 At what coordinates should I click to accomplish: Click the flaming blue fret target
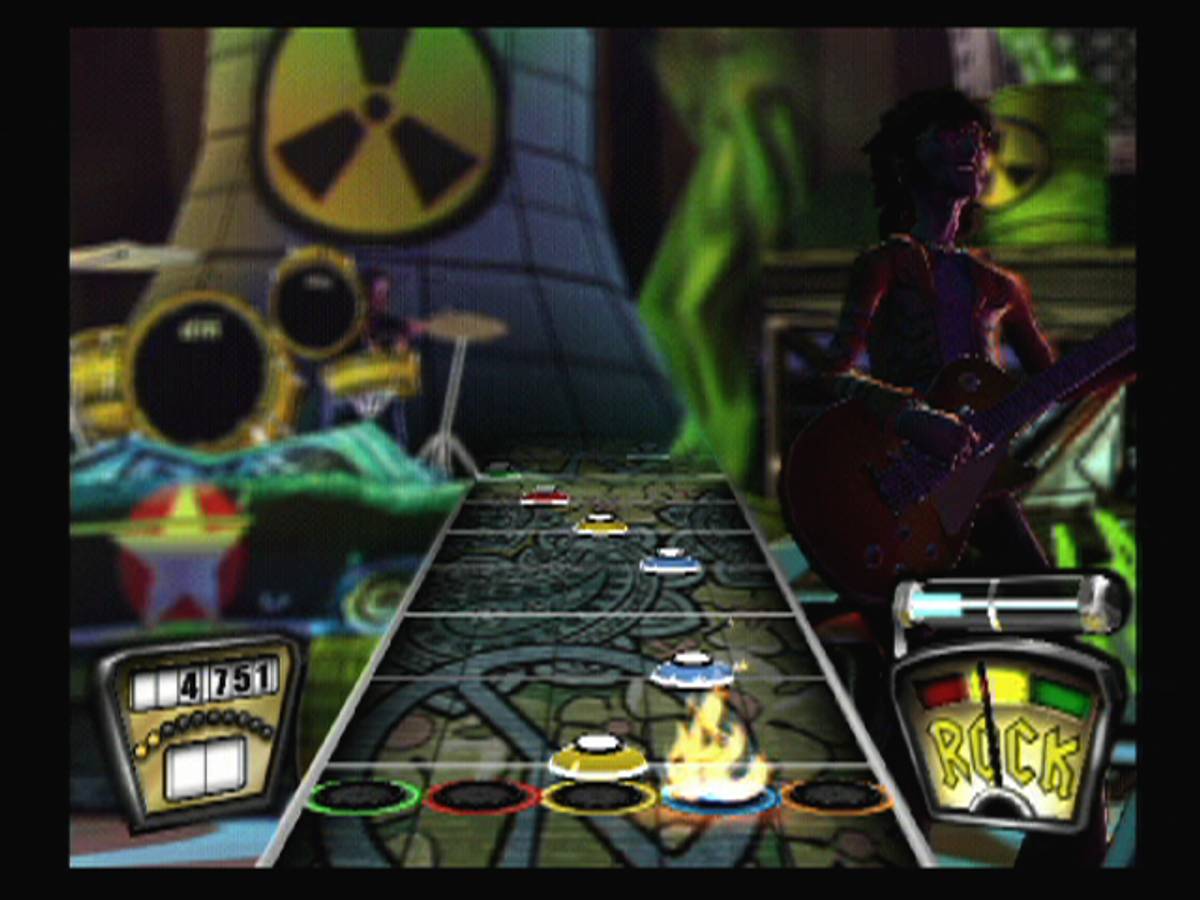(719, 796)
